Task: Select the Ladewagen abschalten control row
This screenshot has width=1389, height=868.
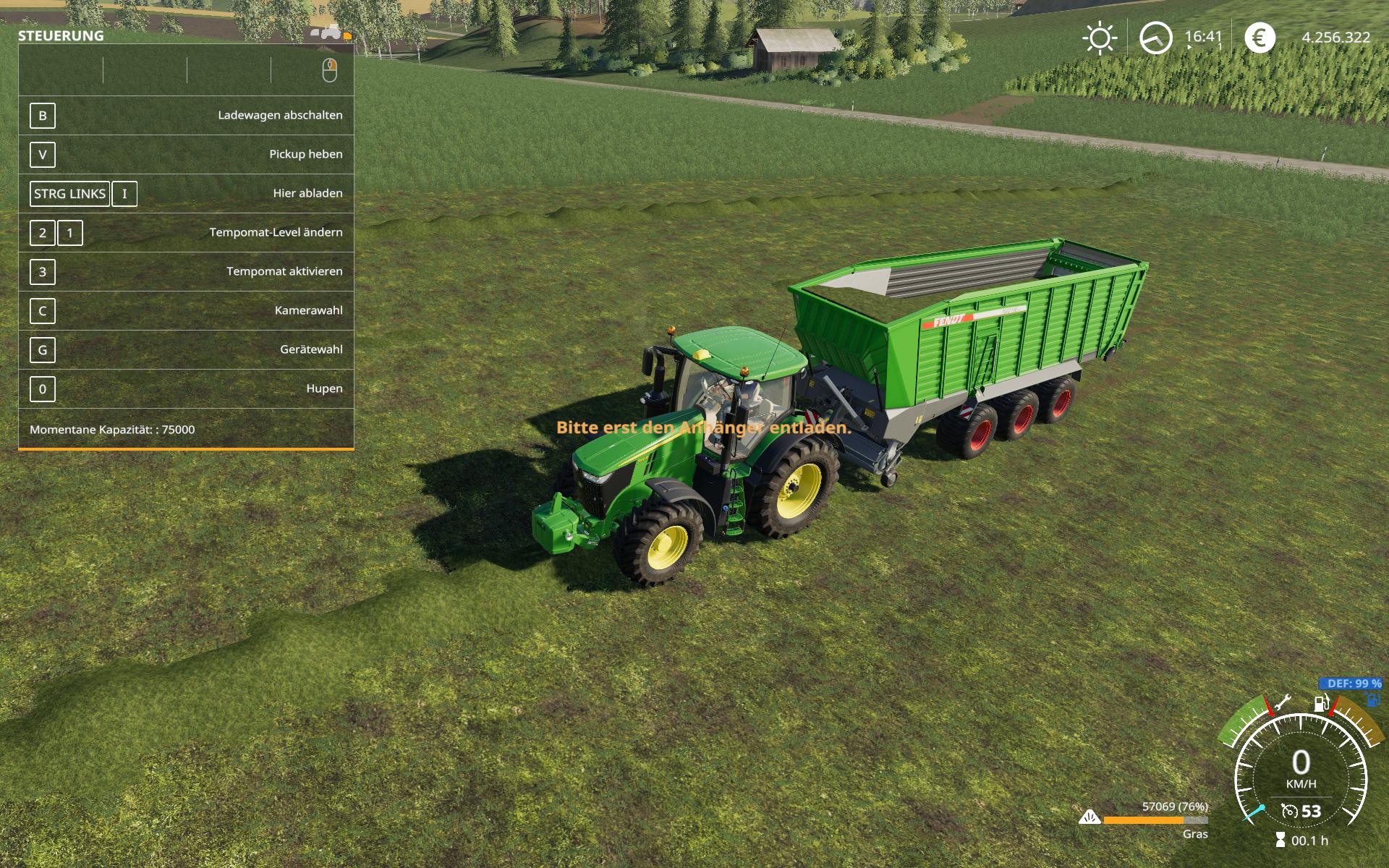Action: point(186,116)
